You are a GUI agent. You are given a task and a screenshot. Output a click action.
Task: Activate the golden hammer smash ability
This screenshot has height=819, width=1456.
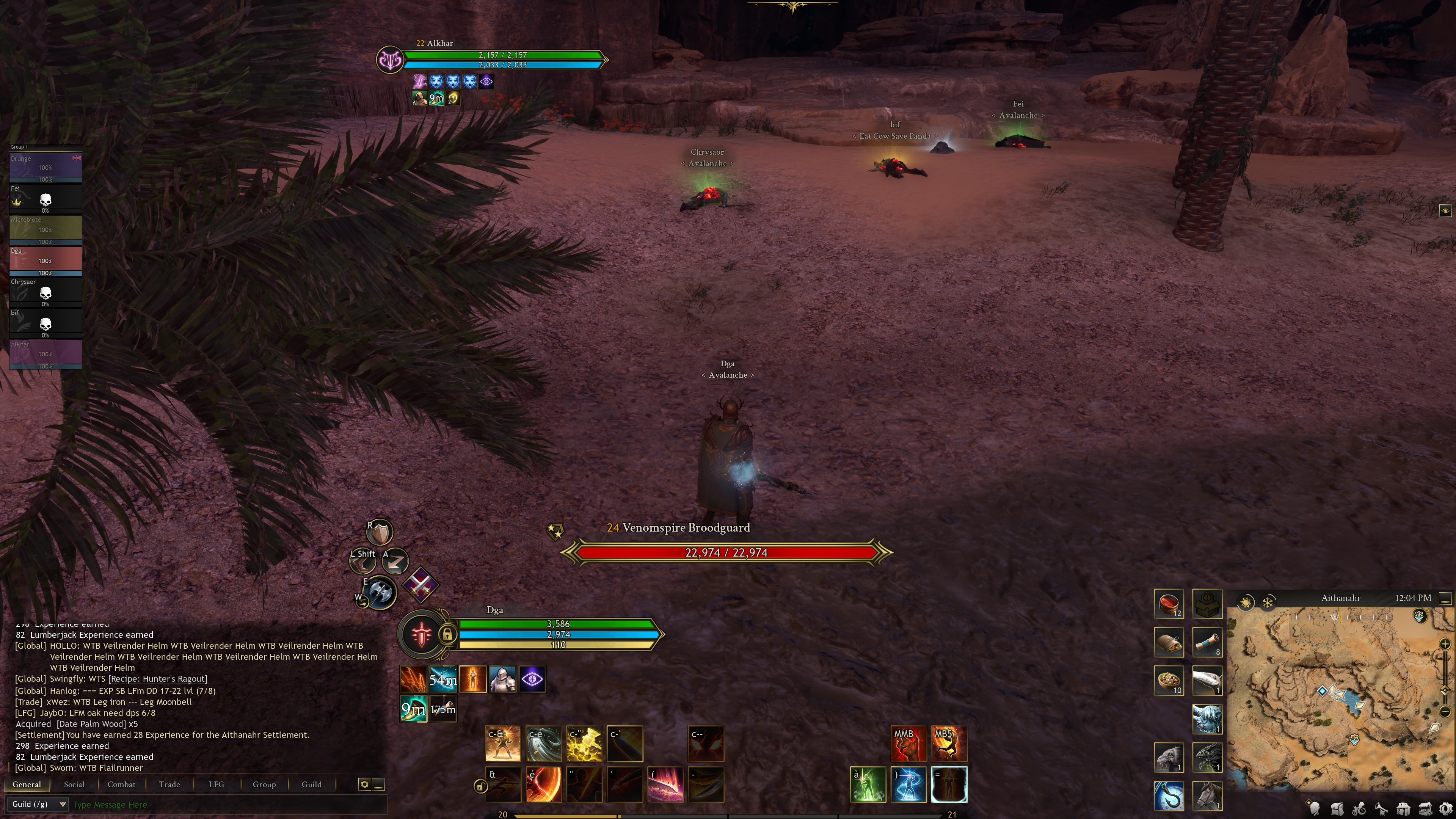pyautogui.click(x=584, y=743)
